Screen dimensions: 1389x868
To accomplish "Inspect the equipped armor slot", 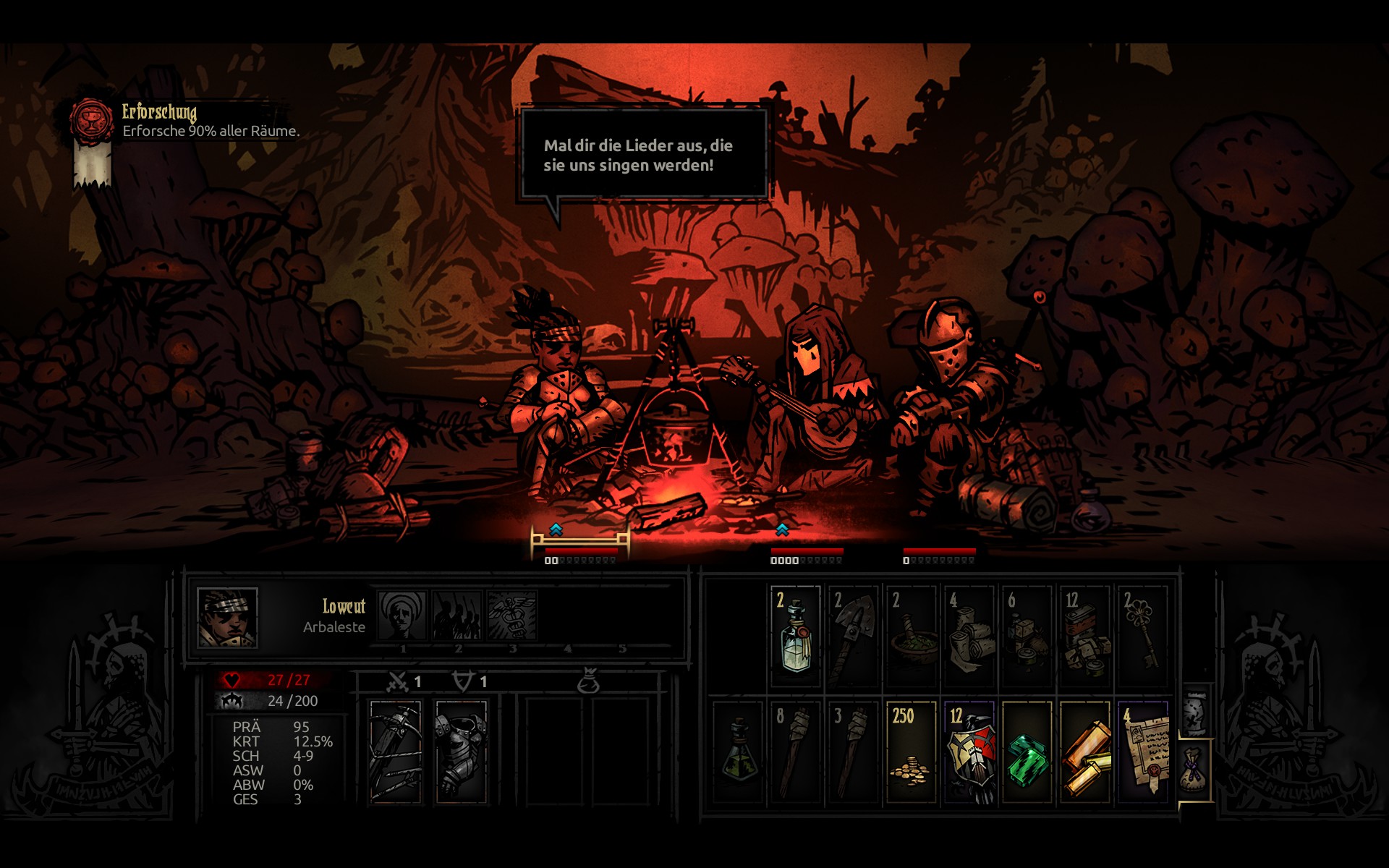I will [x=462, y=752].
